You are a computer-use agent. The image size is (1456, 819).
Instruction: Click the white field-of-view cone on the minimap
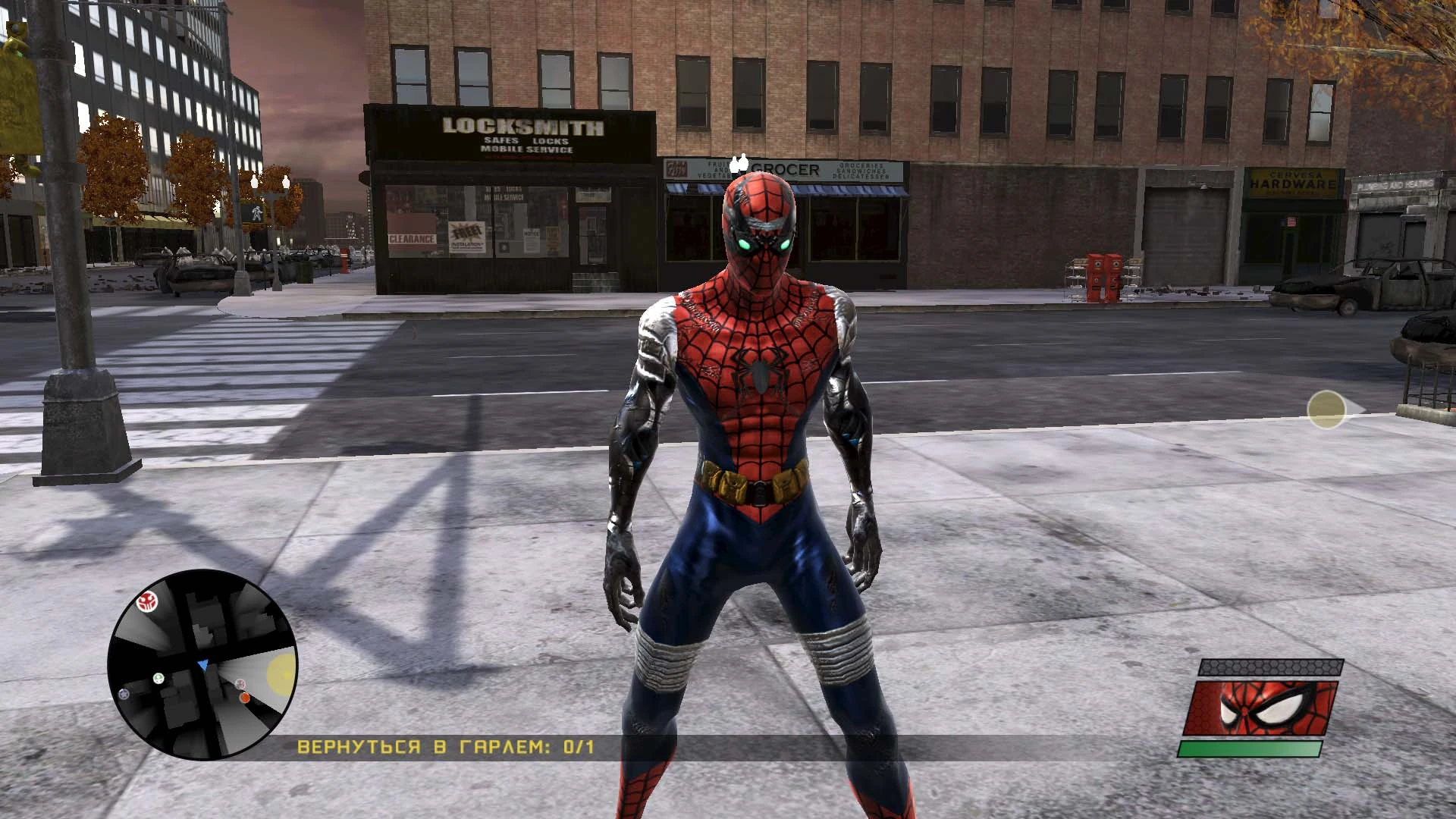[235, 671]
